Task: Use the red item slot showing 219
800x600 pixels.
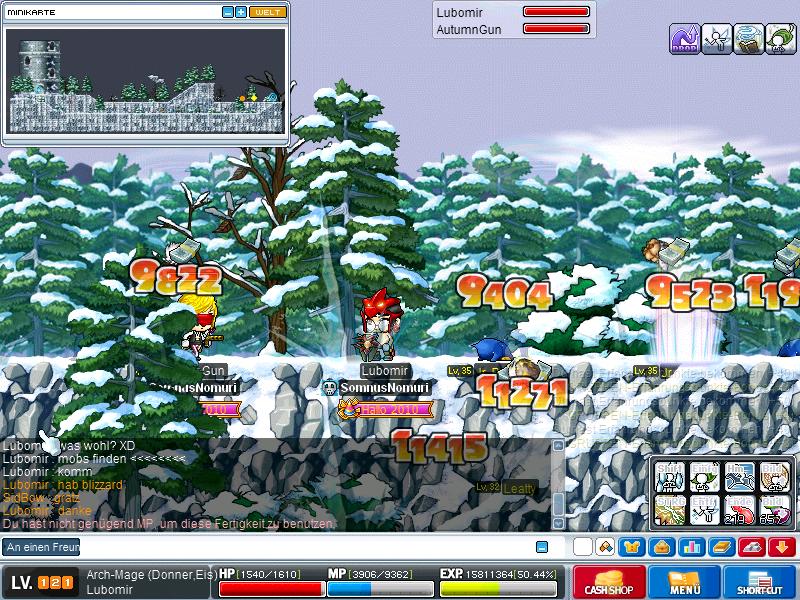Action: (x=740, y=509)
